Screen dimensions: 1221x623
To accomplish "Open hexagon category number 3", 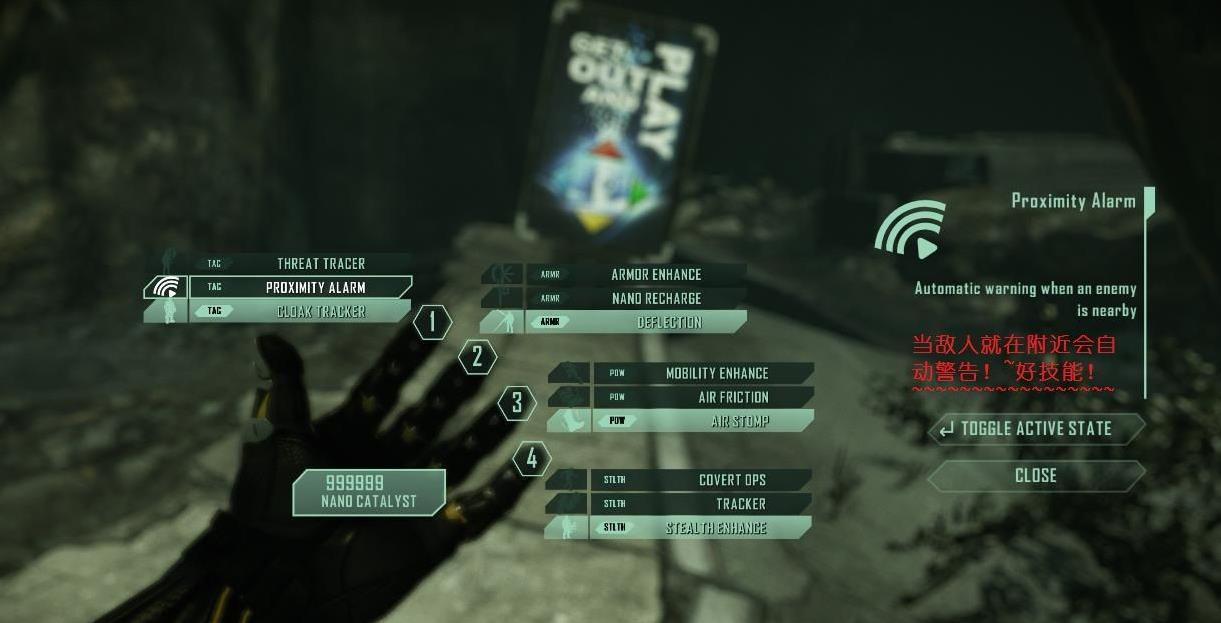I will pos(517,403).
